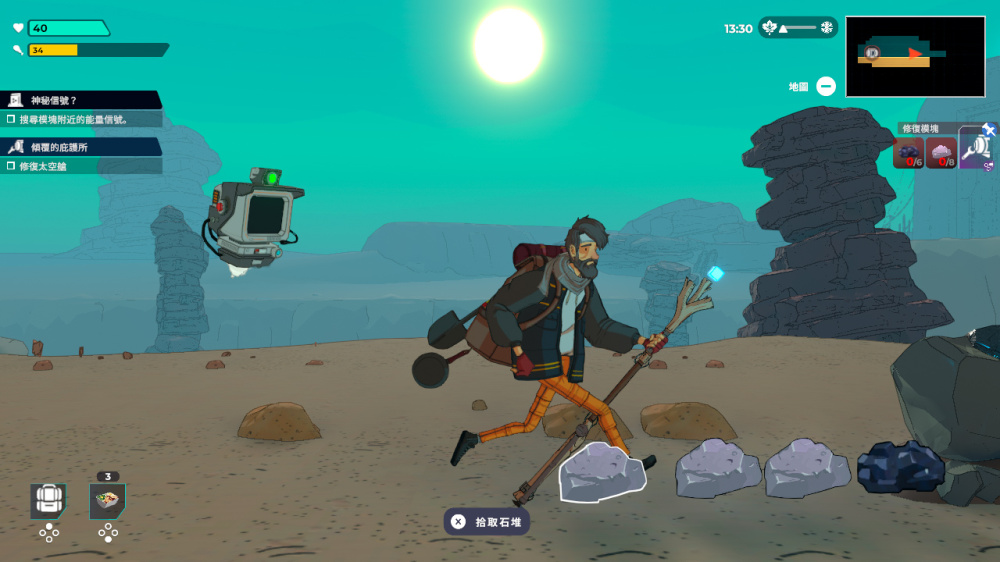This screenshot has width=1000, height=562.
Task: Select the 神秘信號？ quest header
Action: coord(80,100)
